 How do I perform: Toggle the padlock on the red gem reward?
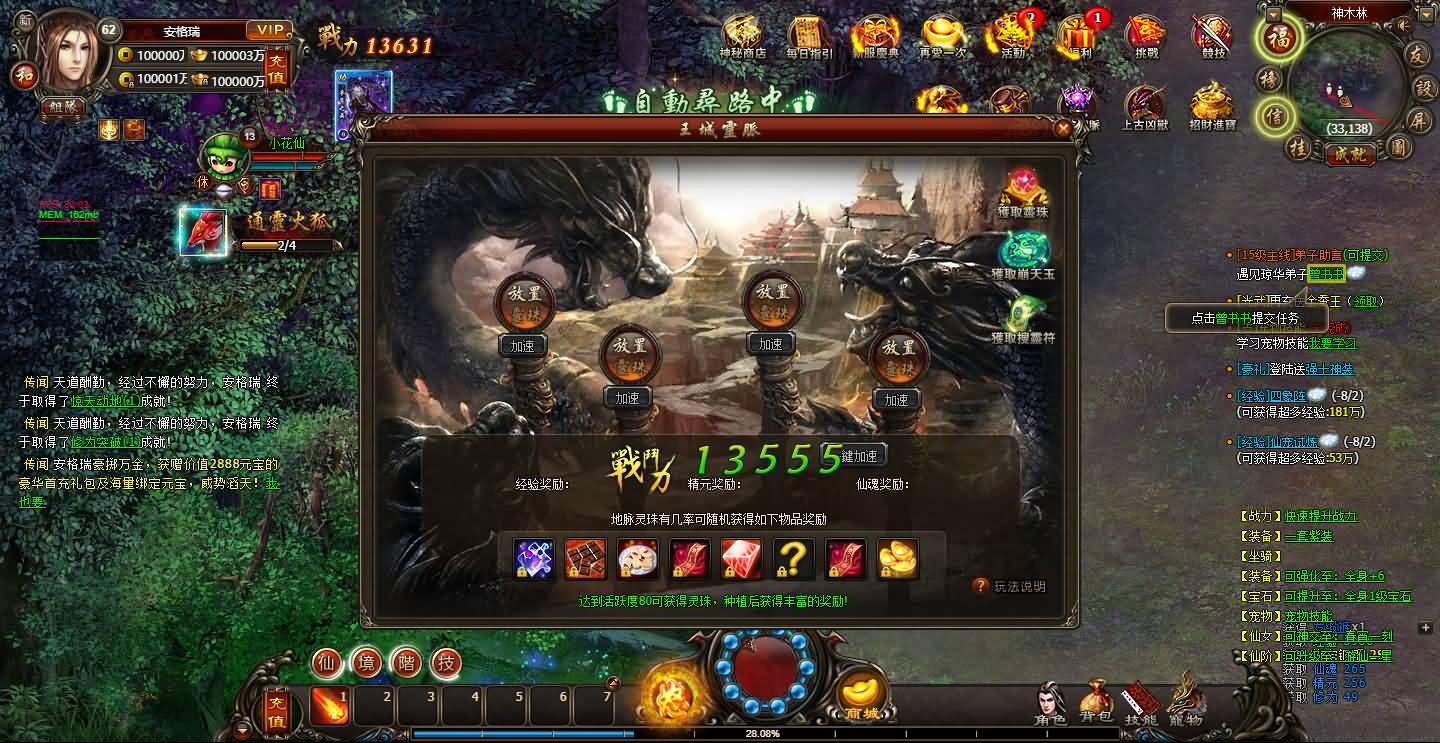[x=730, y=572]
